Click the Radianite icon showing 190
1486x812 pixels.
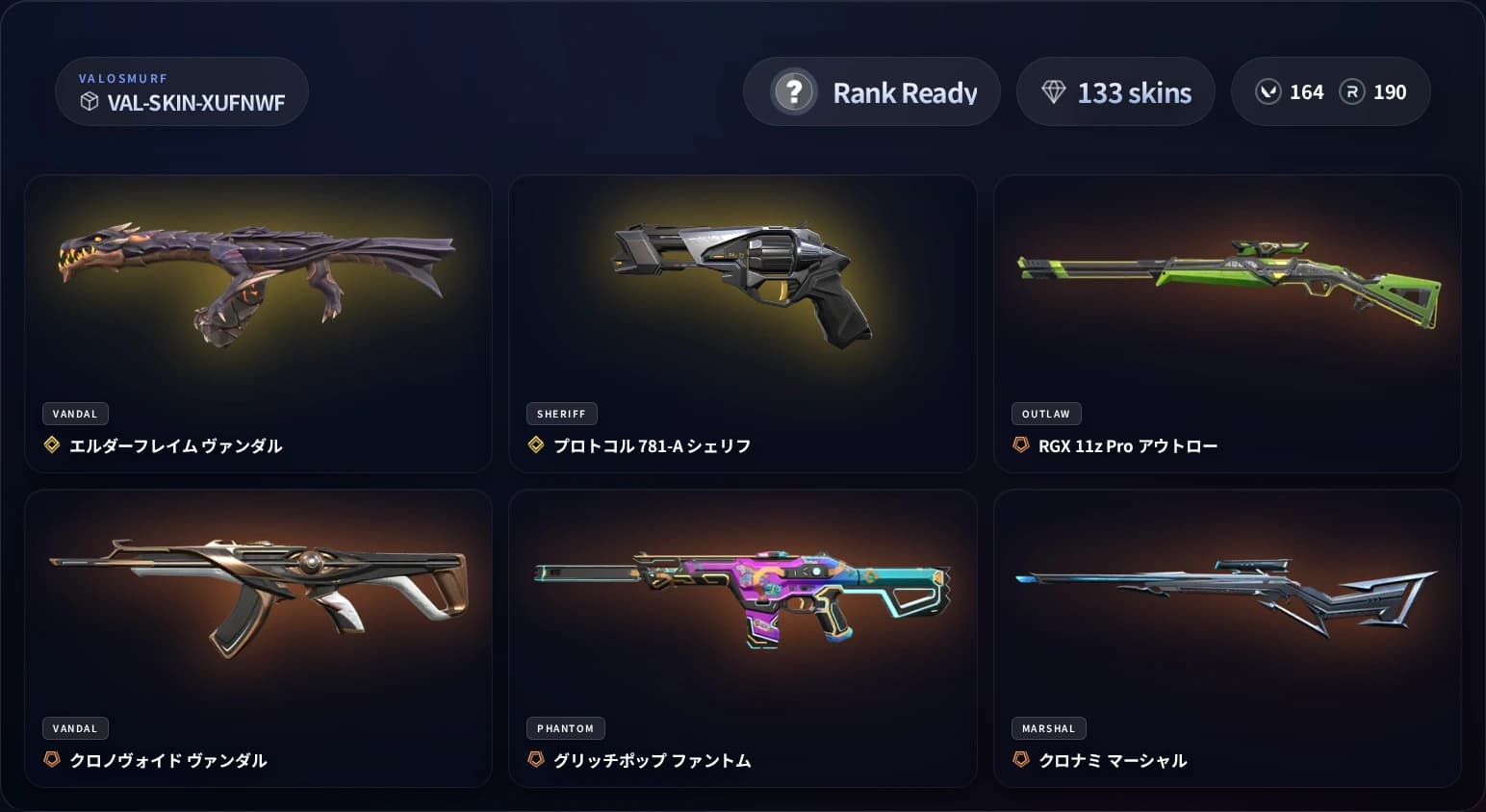tap(1355, 91)
